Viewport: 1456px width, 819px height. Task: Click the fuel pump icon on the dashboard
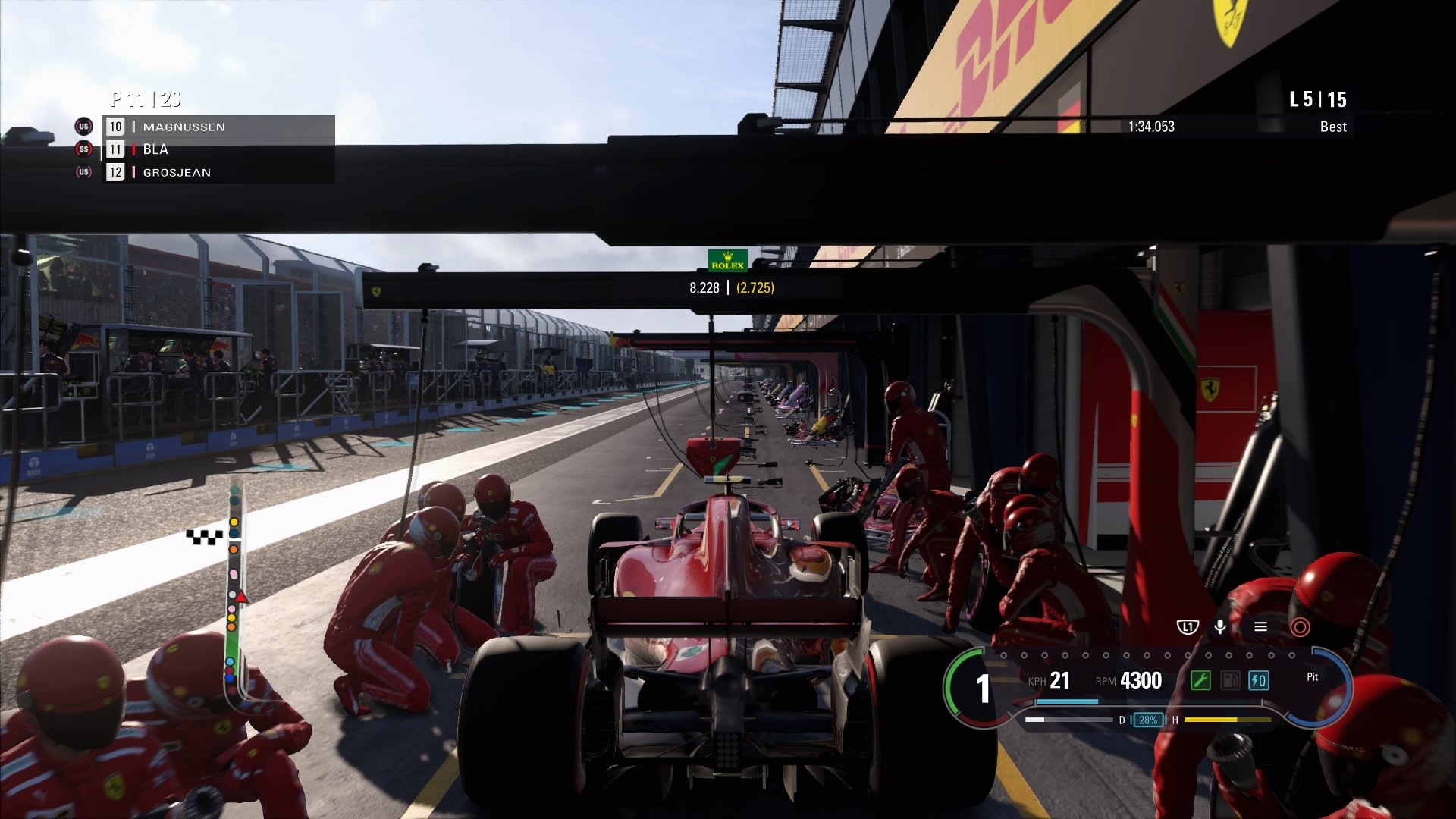point(1229,682)
